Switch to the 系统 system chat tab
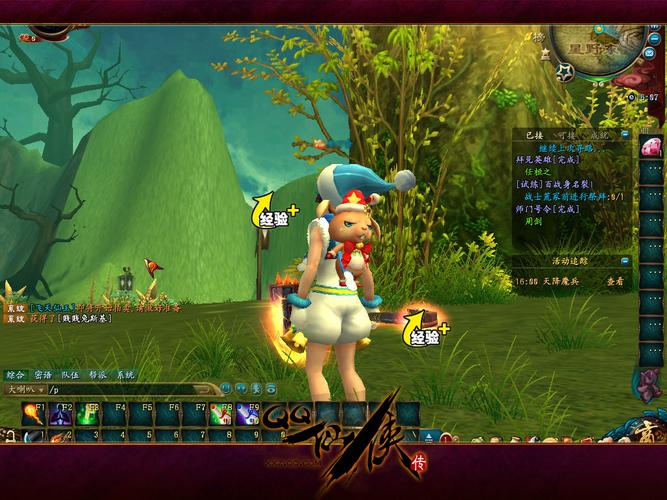Screen dimensions: 667x500 click(125, 375)
